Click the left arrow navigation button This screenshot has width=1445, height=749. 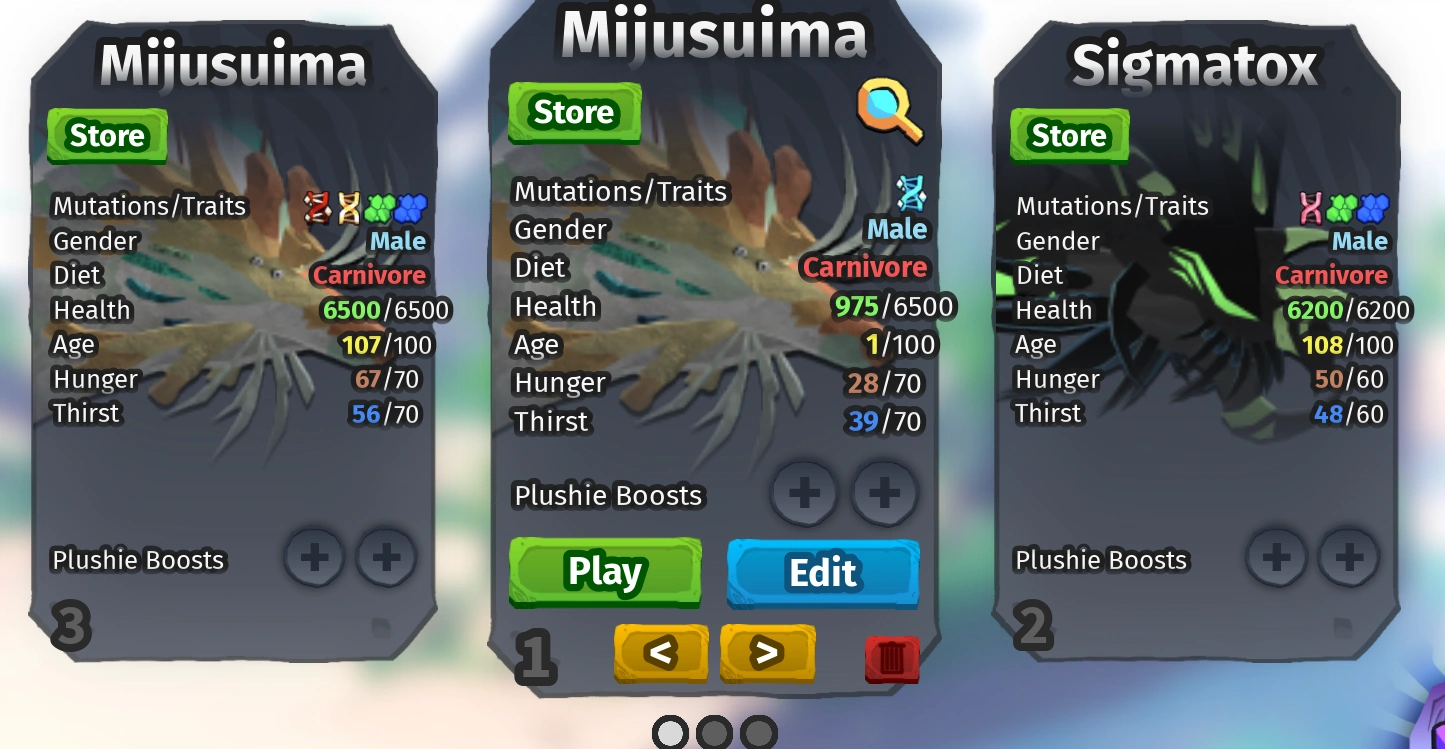tap(660, 654)
